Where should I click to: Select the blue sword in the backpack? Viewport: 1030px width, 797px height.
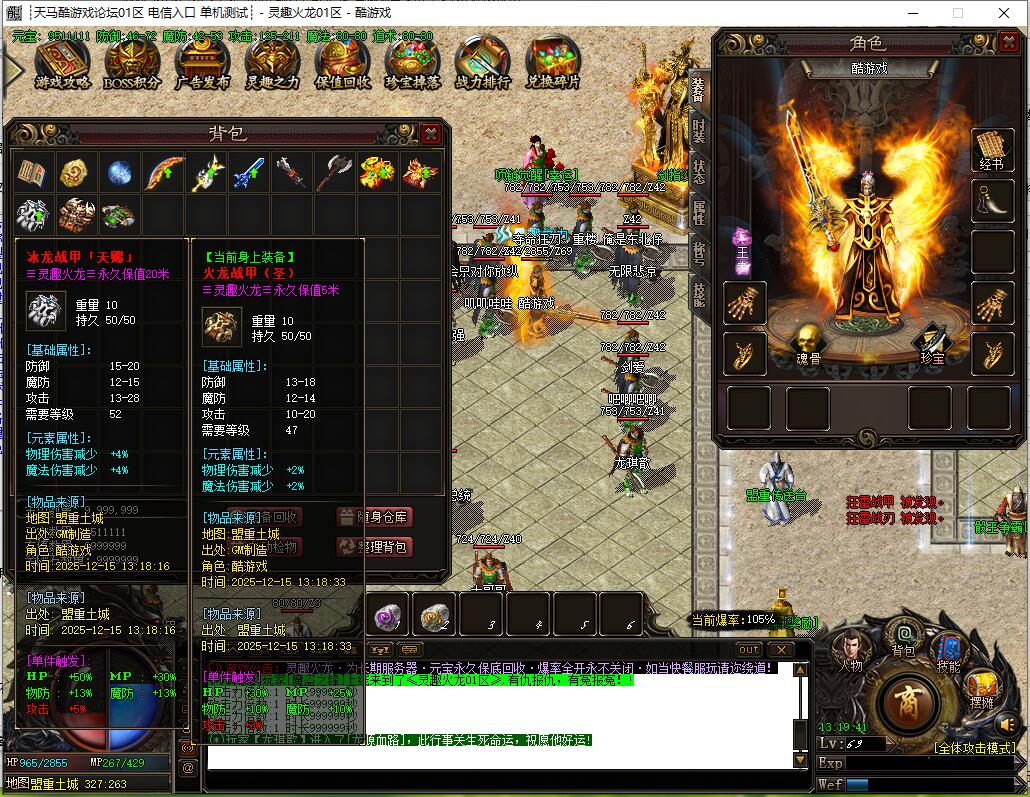pos(247,173)
